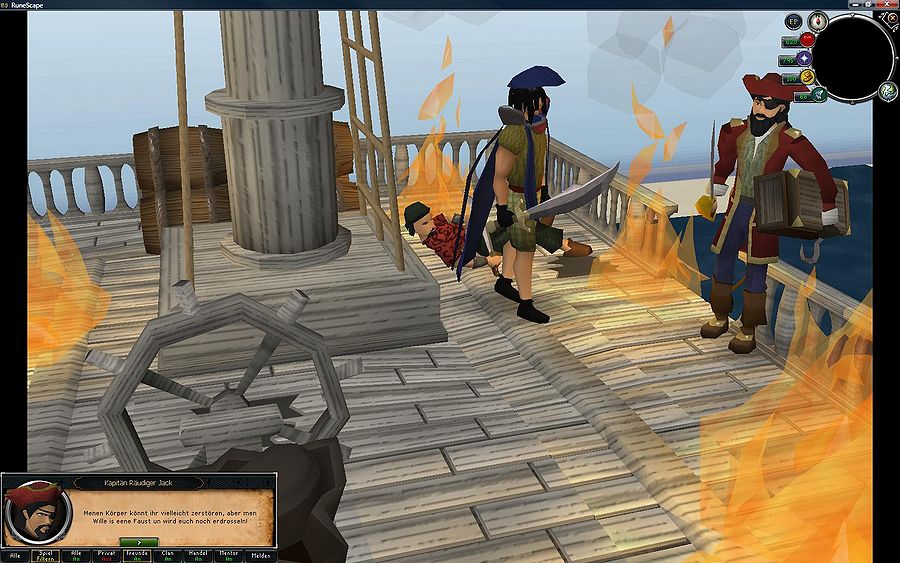Switch to the Handel chat tab
900x563 pixels.
pos(199,555)
